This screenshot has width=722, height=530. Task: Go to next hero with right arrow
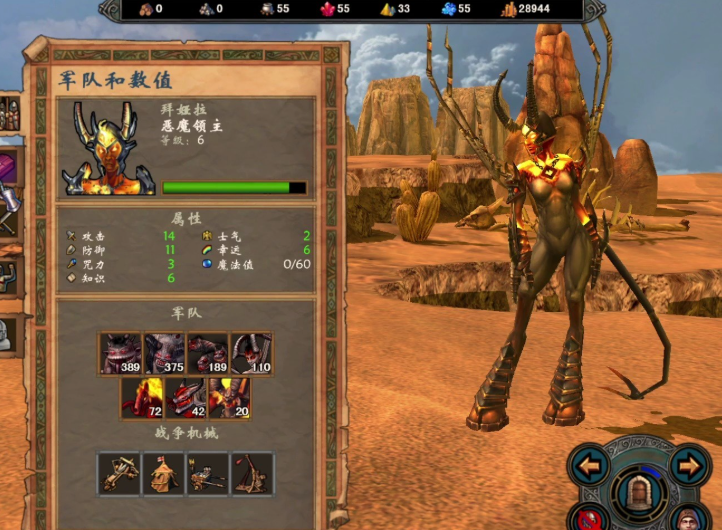click(689, 466)
